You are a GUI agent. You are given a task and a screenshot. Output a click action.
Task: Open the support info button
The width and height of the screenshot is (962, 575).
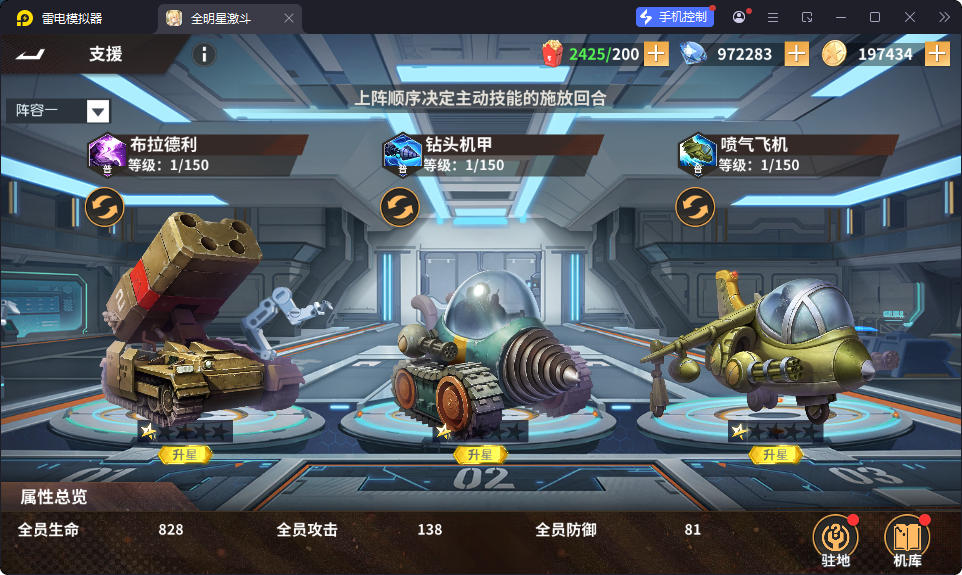203,54
